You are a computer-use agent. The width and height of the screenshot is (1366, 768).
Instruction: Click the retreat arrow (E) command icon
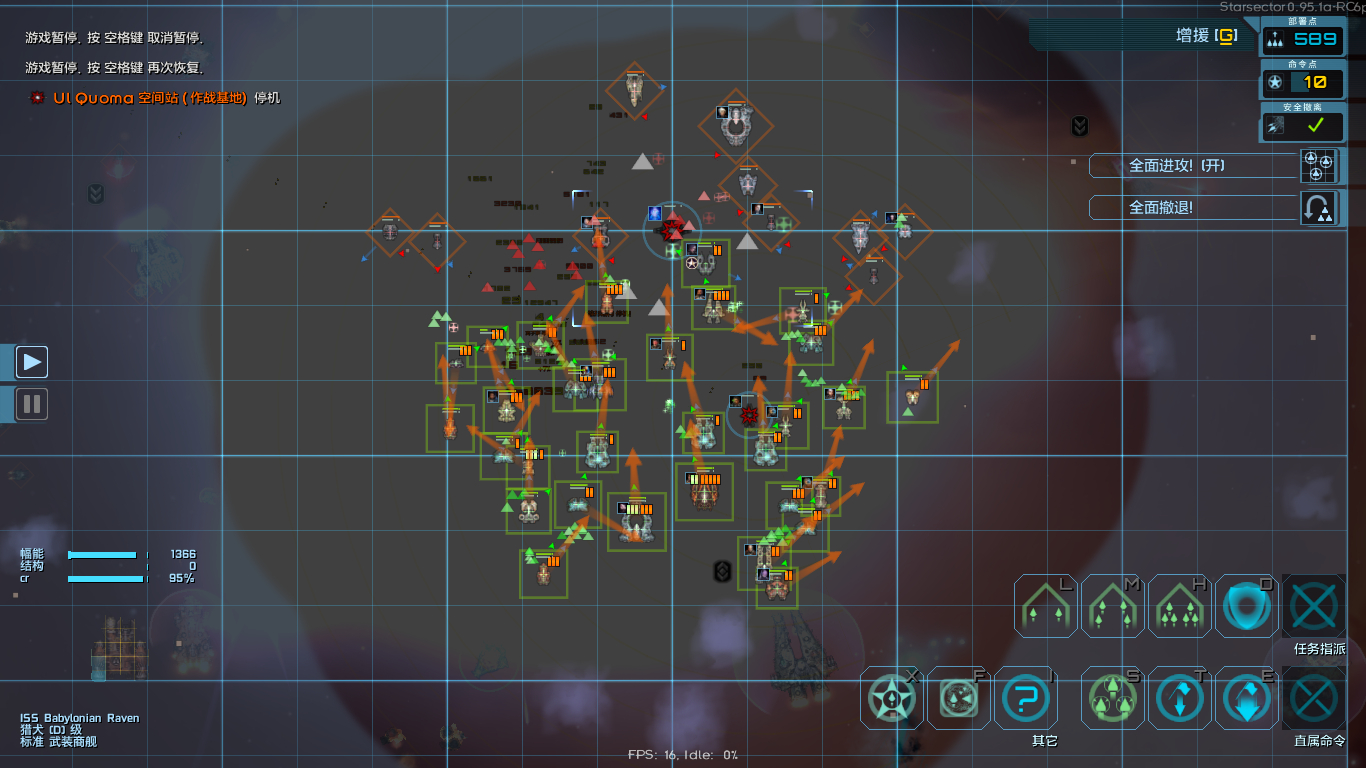pos(1246,698)
